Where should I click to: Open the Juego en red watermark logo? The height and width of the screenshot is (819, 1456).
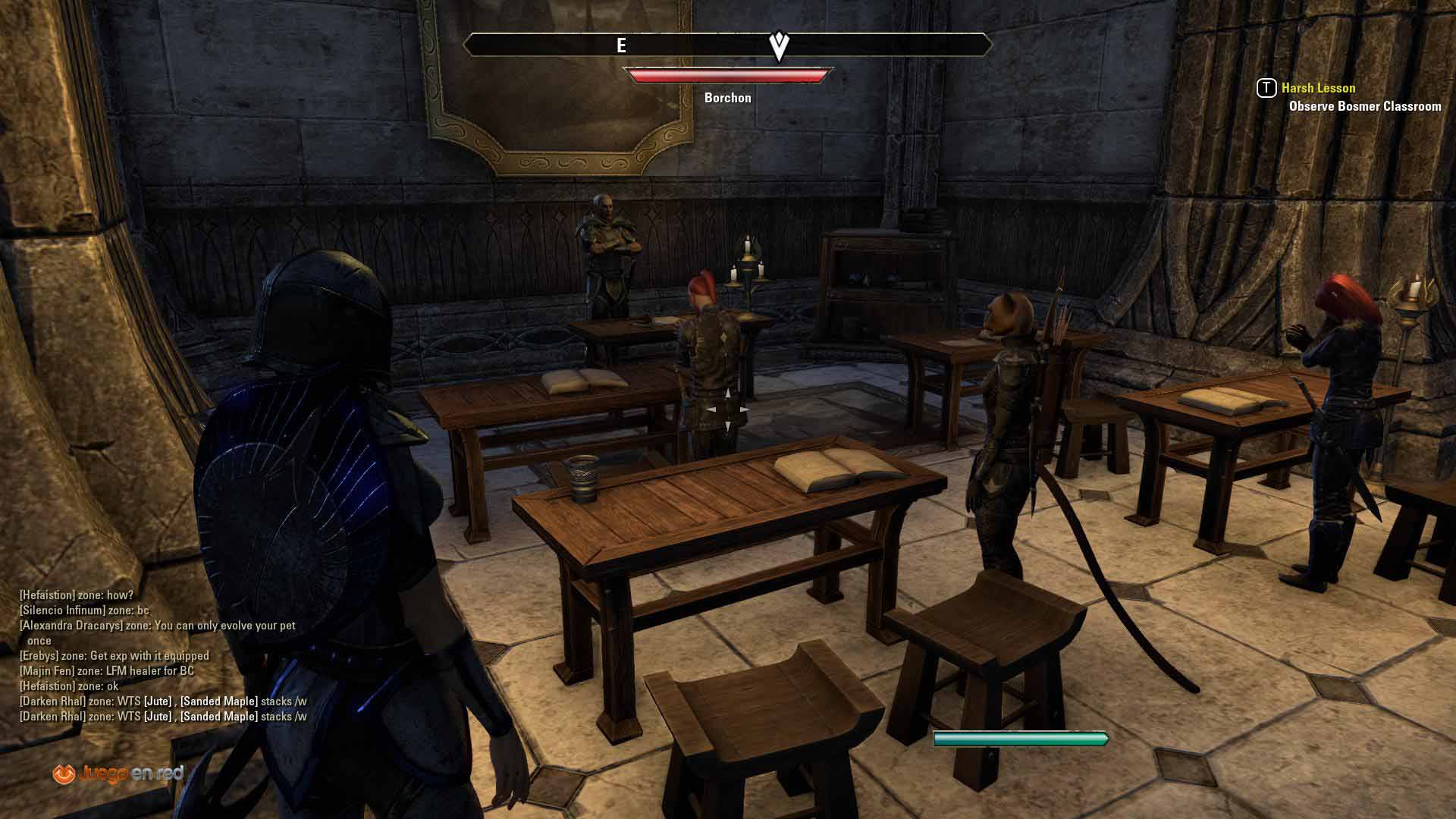click(118, 773)
